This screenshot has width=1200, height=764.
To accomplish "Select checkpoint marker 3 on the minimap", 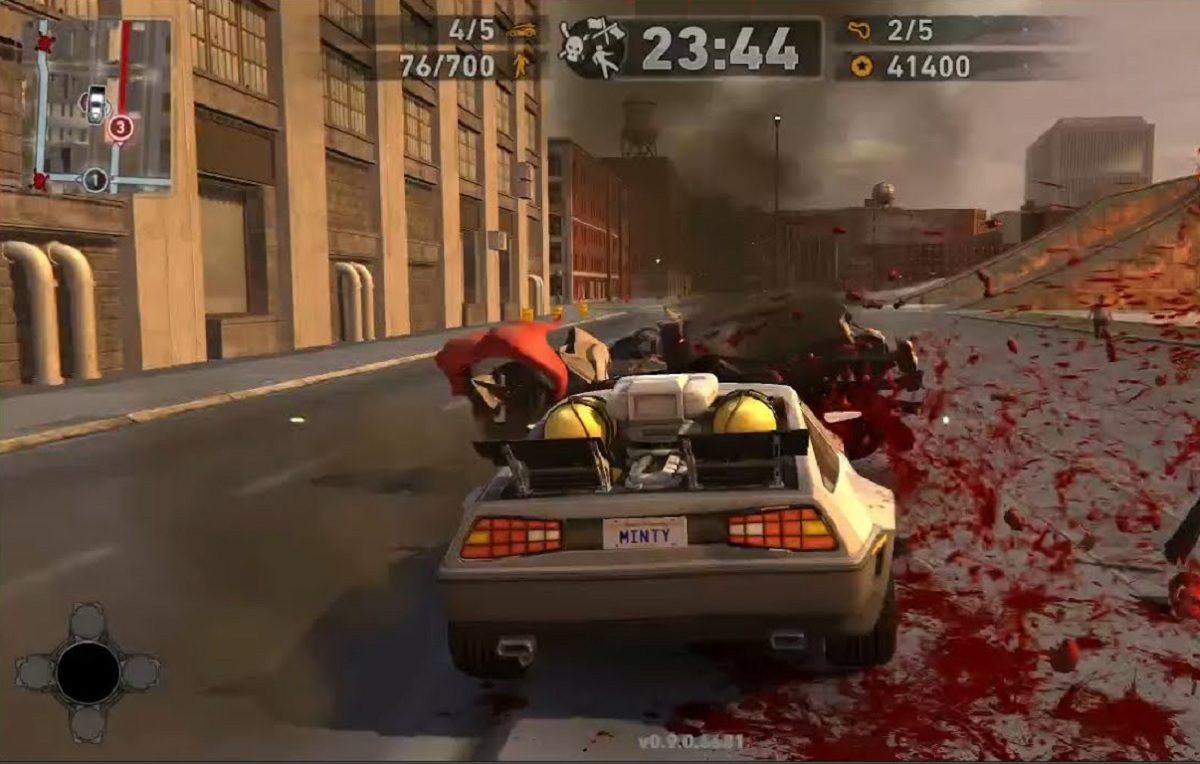I will 120,127.
